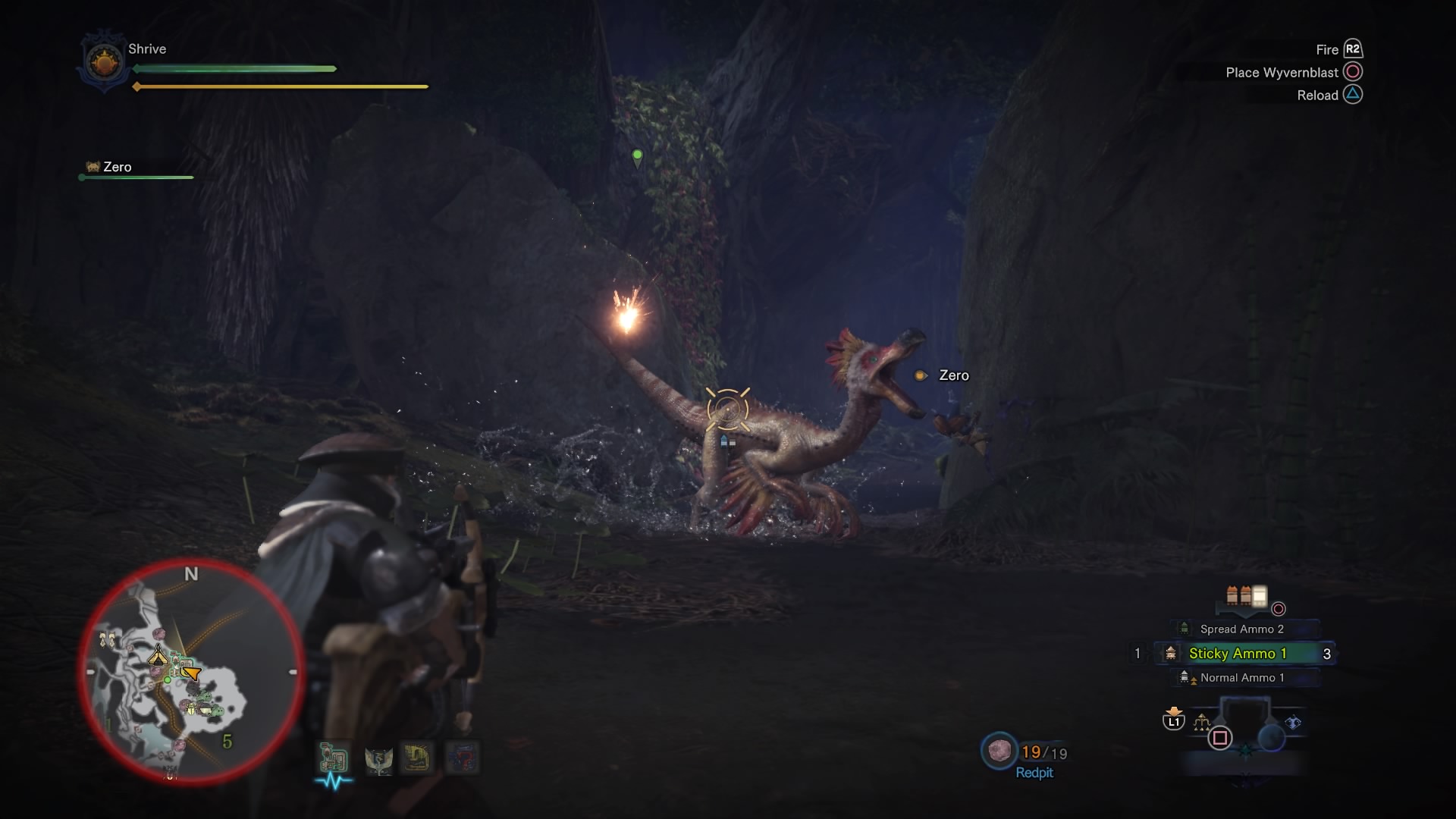Screen dimensions: 1456x819
Task: Open the circular minimap
Action: (x=191, y=672)
